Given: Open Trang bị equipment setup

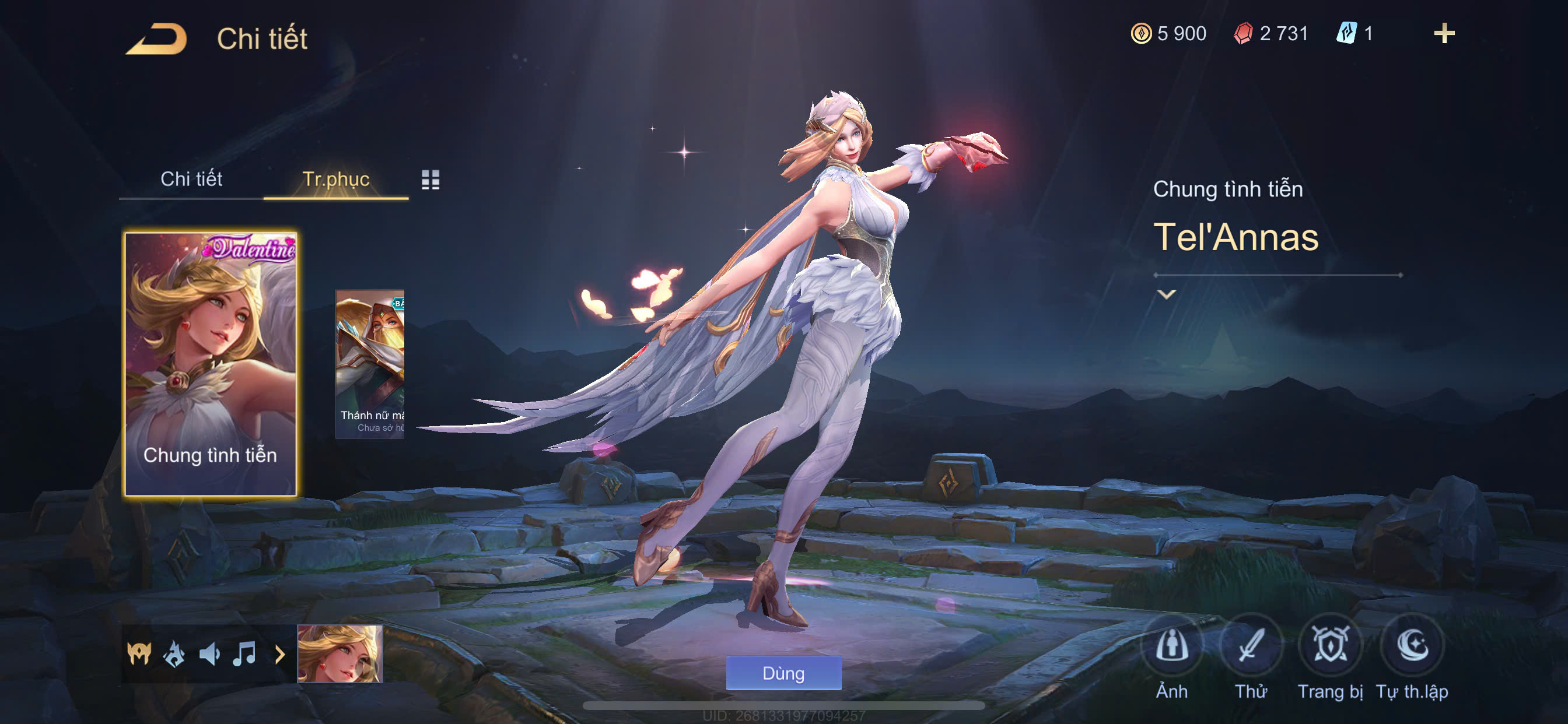Looking at the screenshot, I should click(1329, 646).
